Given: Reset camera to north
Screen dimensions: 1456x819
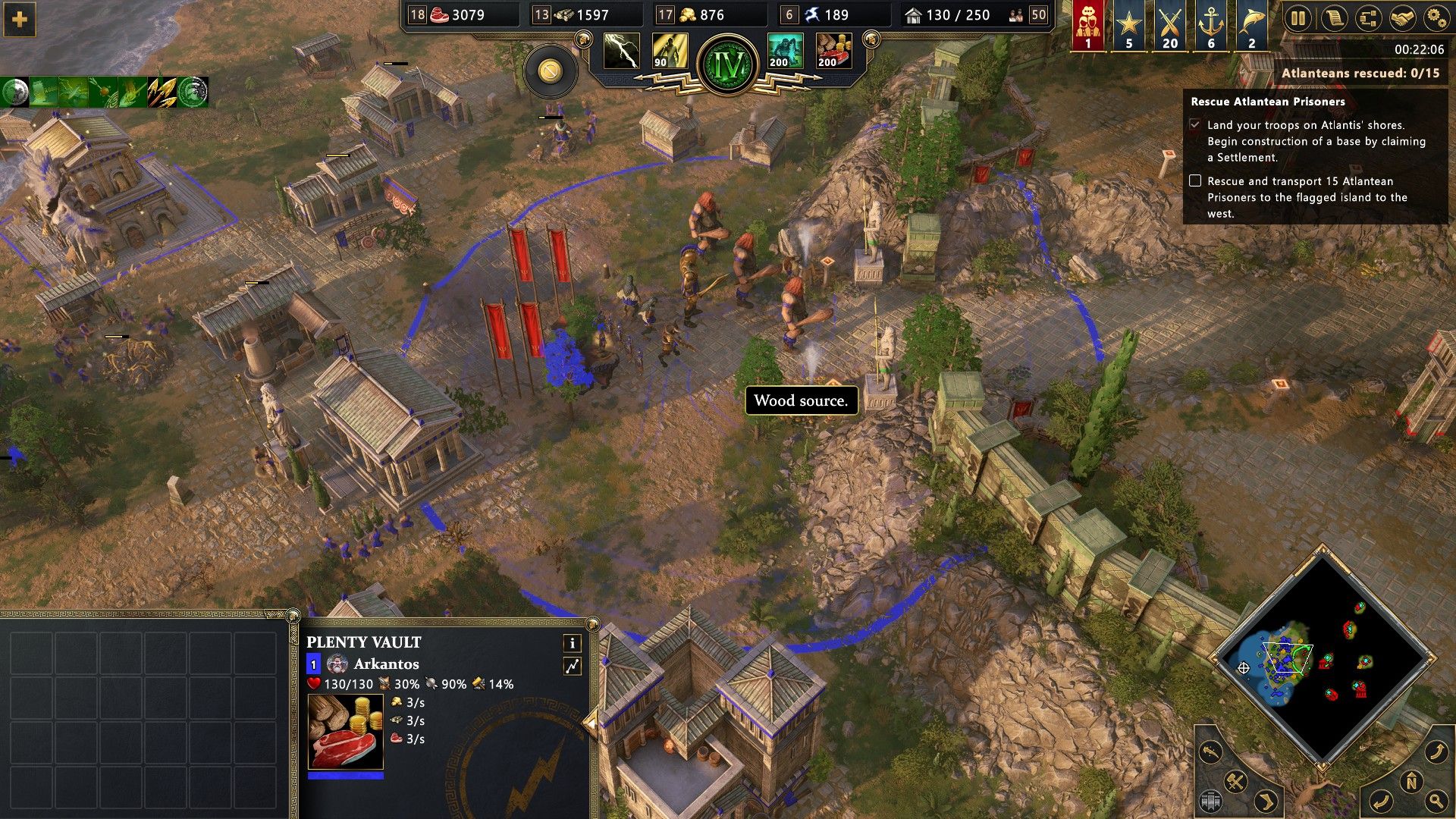Looking at the screenshot, I should click(1411, 783).
